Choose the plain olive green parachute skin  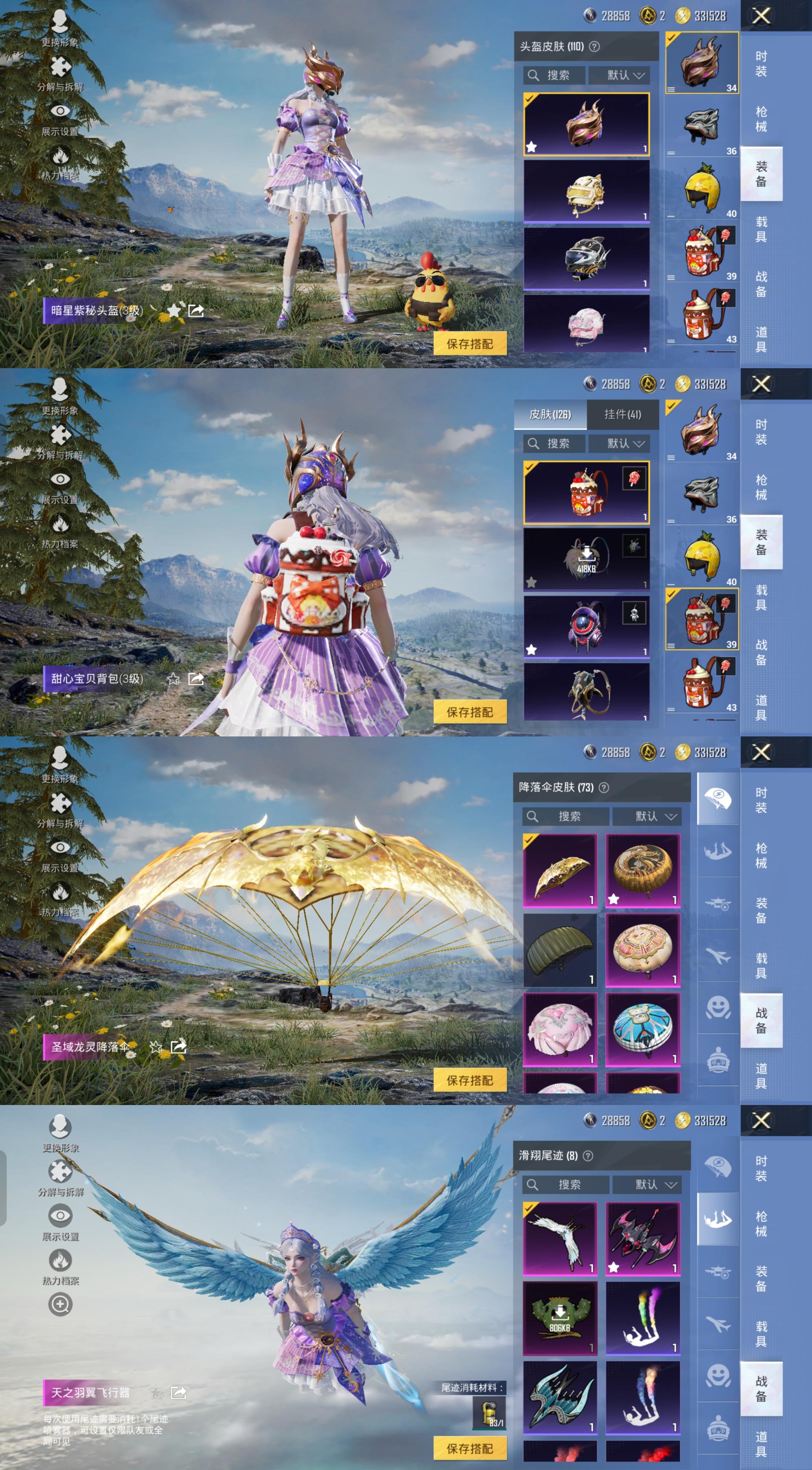tap(560, 950)
